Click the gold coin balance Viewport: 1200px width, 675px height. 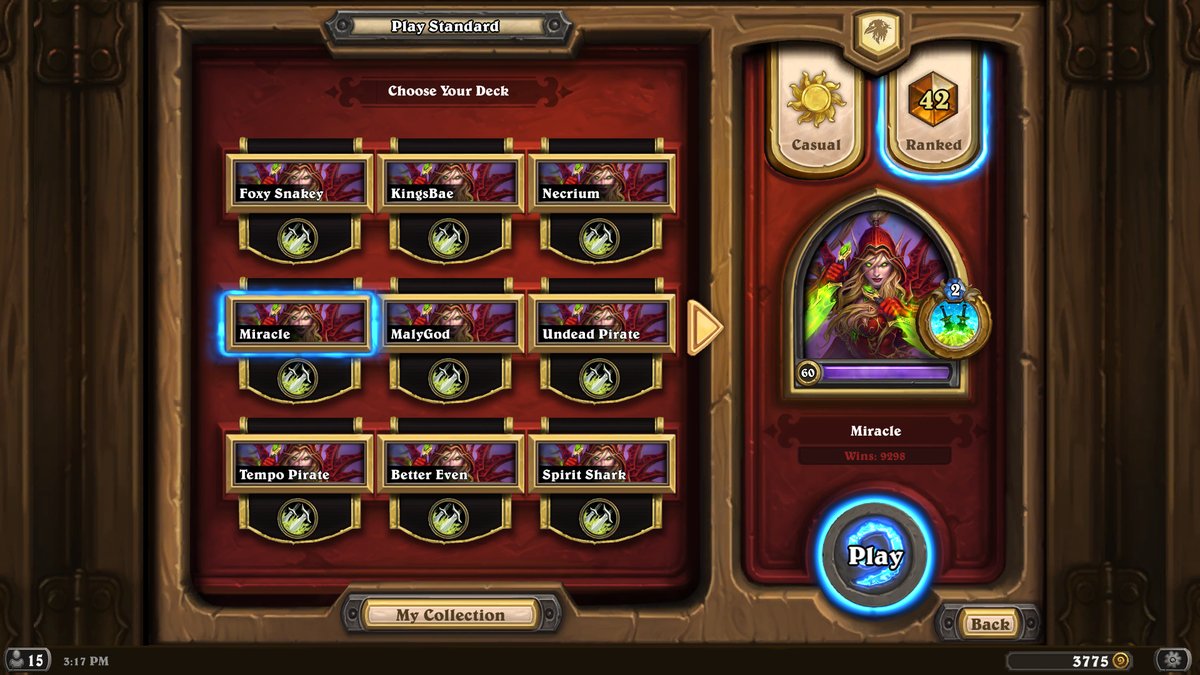pos(1070,661)
